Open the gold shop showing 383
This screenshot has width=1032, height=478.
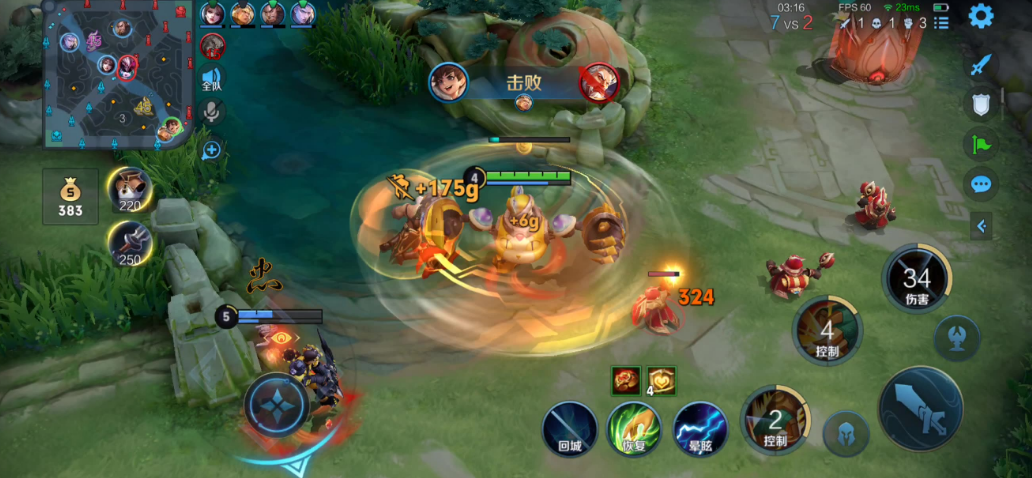tap(70, 196)
